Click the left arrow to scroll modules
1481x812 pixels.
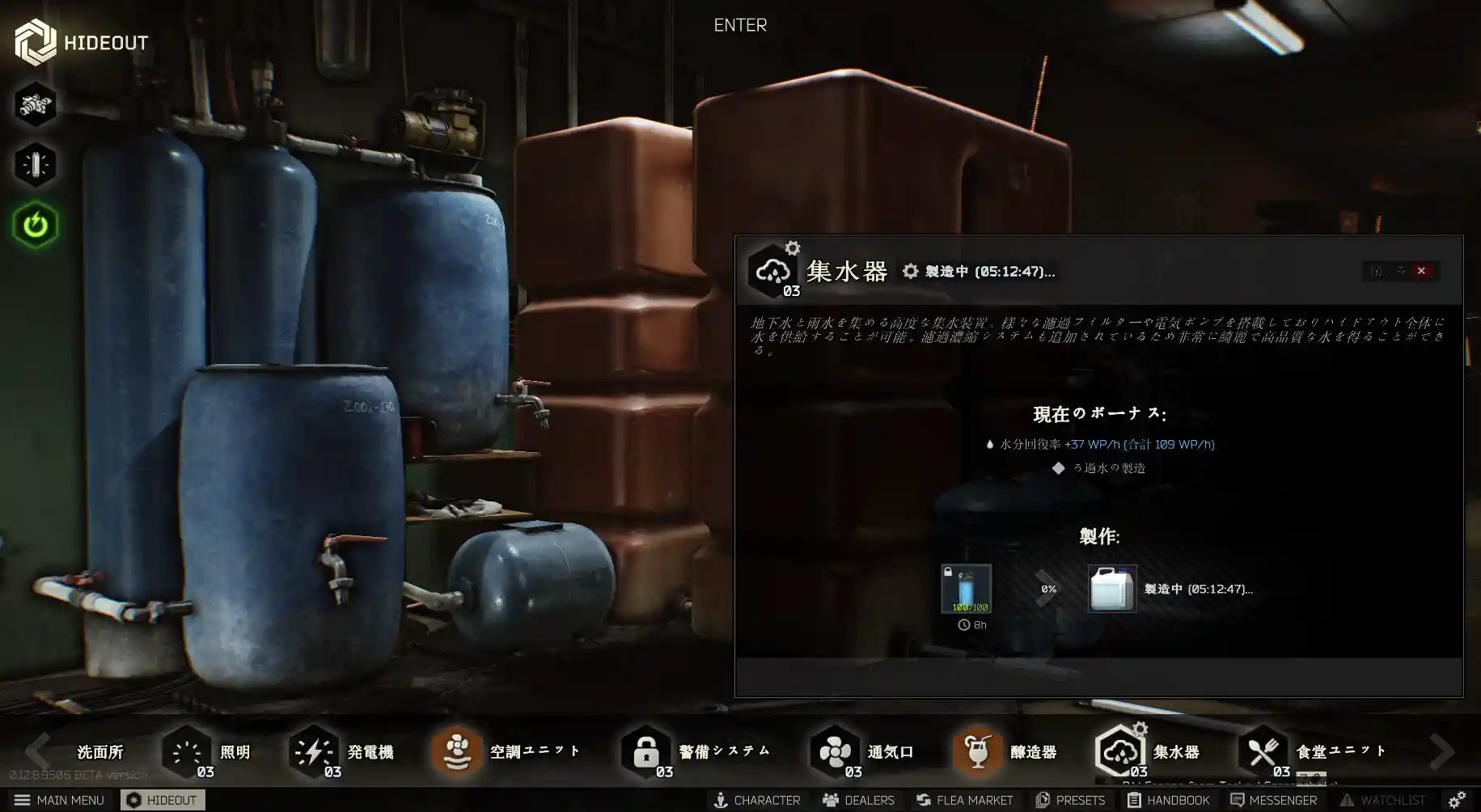[38, 751]
